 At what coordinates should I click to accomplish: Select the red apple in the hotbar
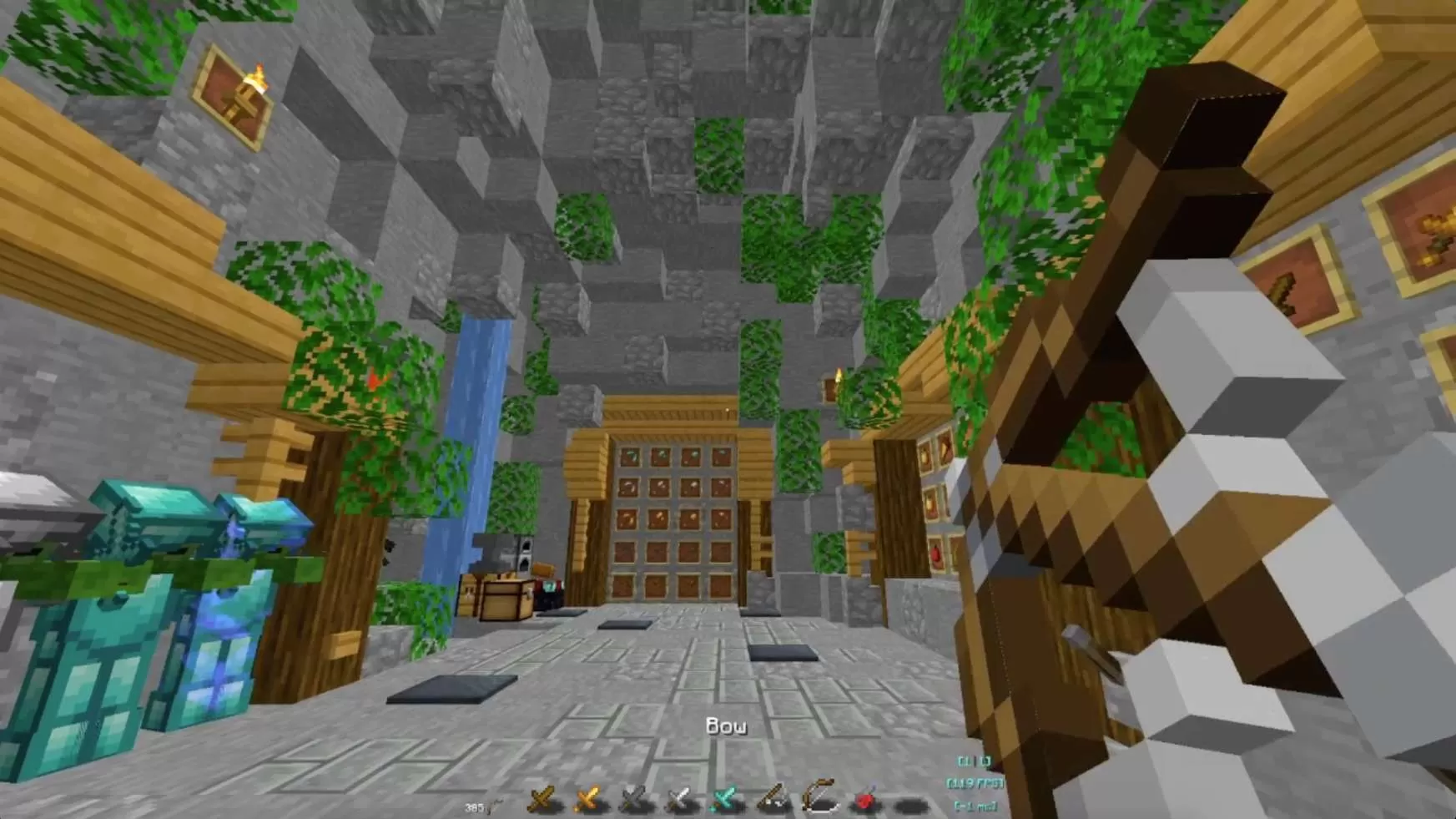tap(864, 800)
